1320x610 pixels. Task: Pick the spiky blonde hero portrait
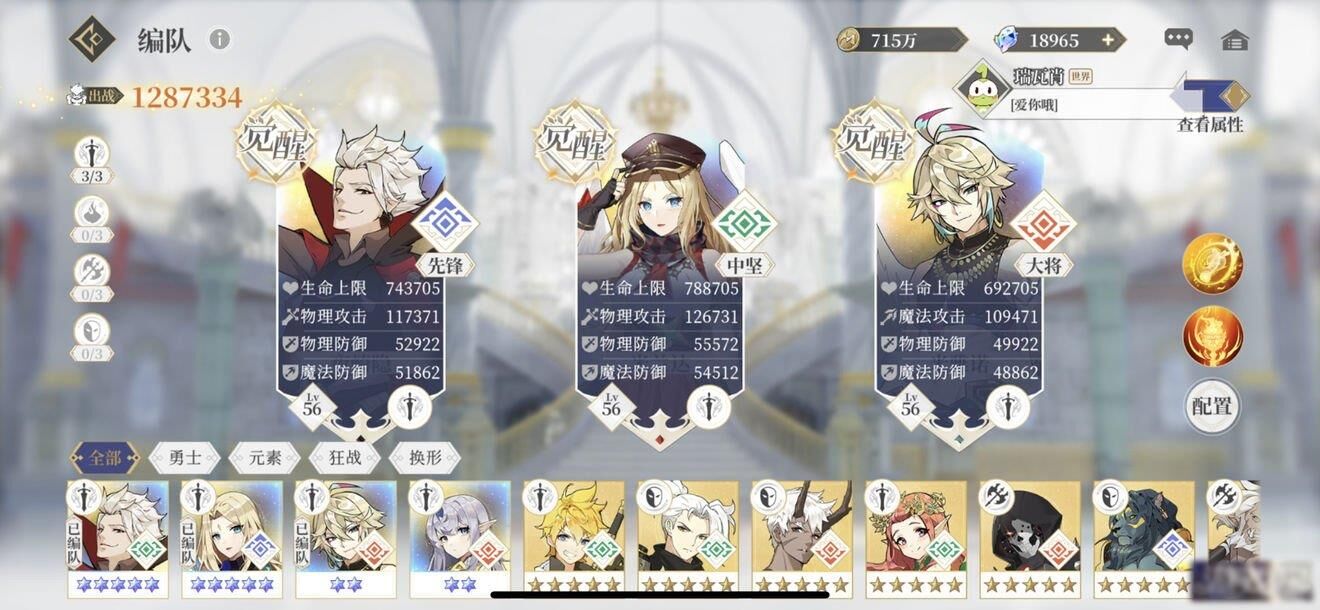573,530
